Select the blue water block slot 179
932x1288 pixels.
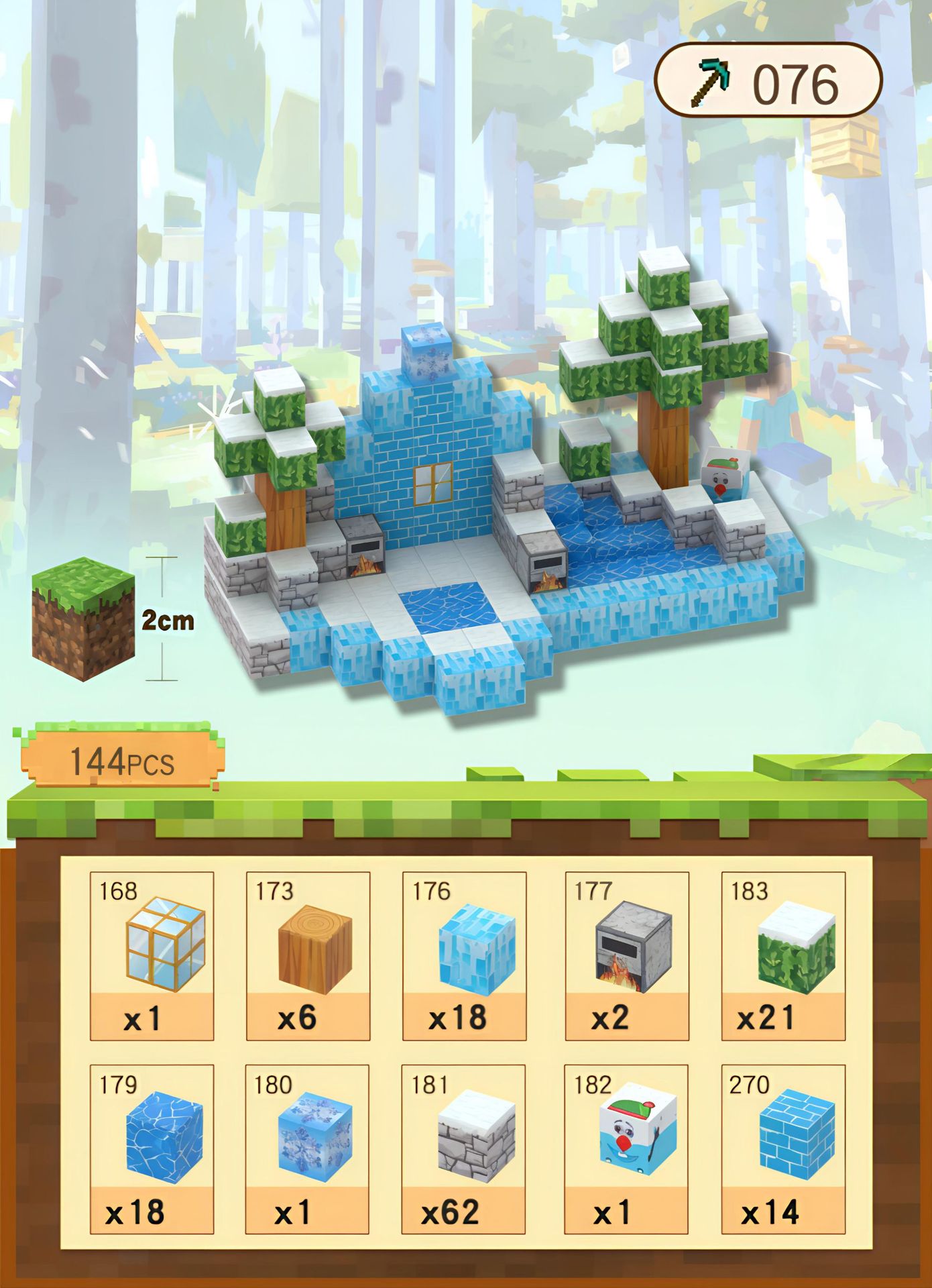(152, 1148)
